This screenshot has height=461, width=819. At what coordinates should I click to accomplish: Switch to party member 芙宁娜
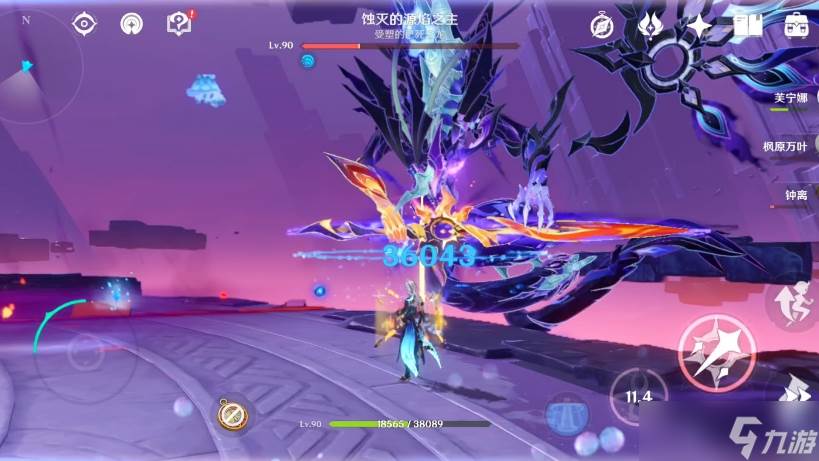(x=792, y=99)
